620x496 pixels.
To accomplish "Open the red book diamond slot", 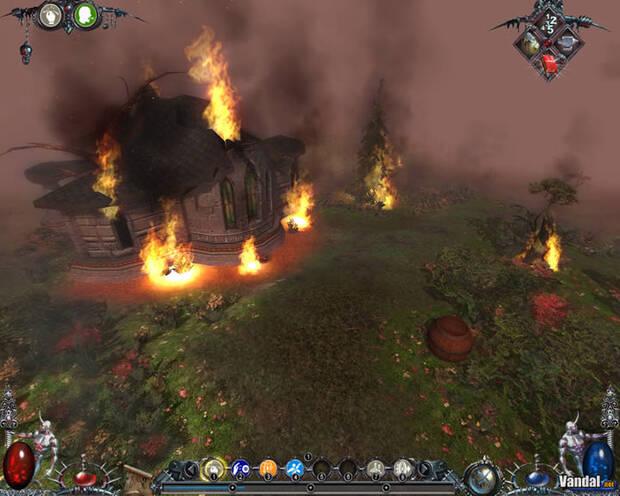I will (x=549, y=64).
